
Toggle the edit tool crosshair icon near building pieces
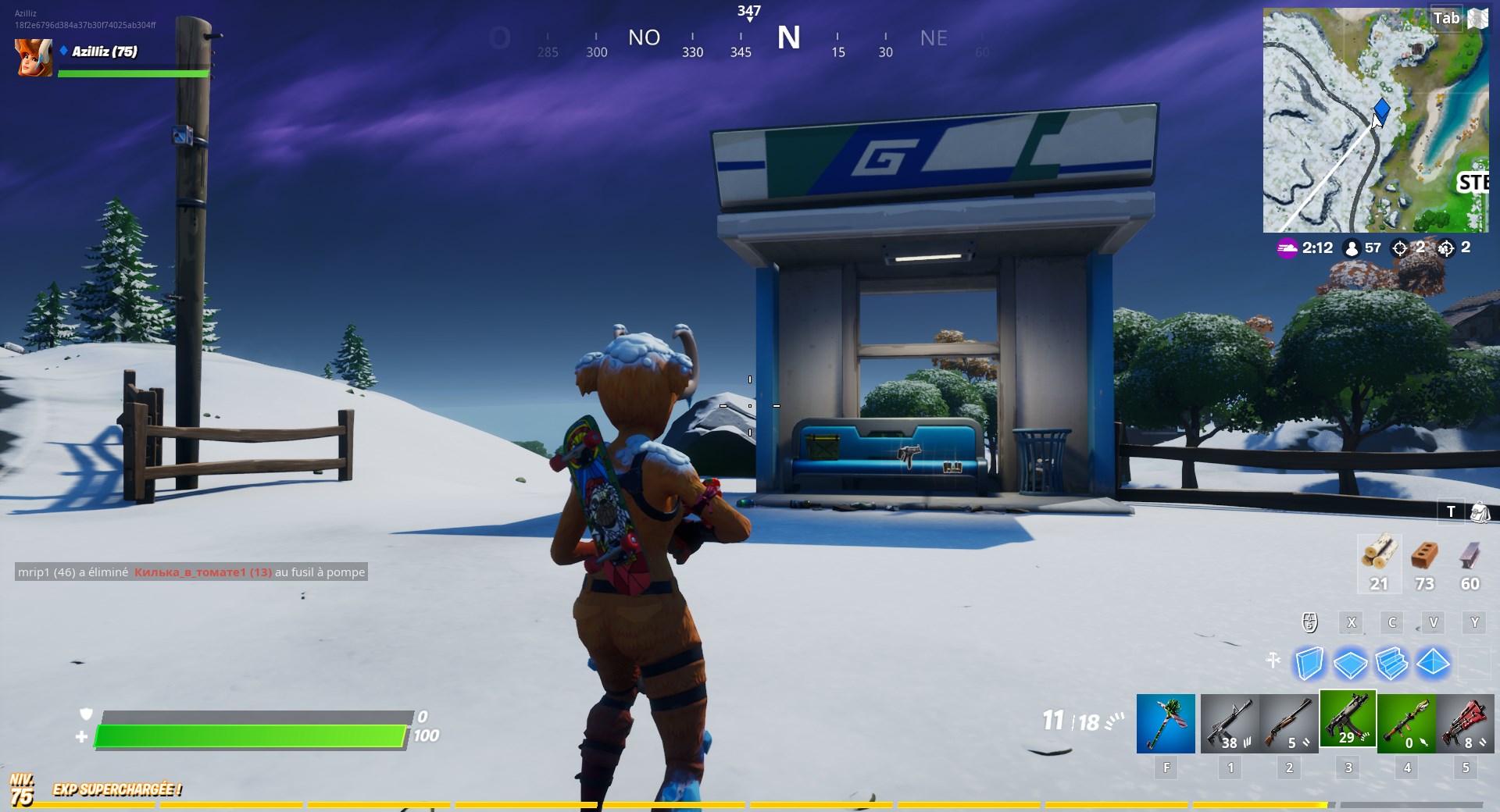[1273, 661]
